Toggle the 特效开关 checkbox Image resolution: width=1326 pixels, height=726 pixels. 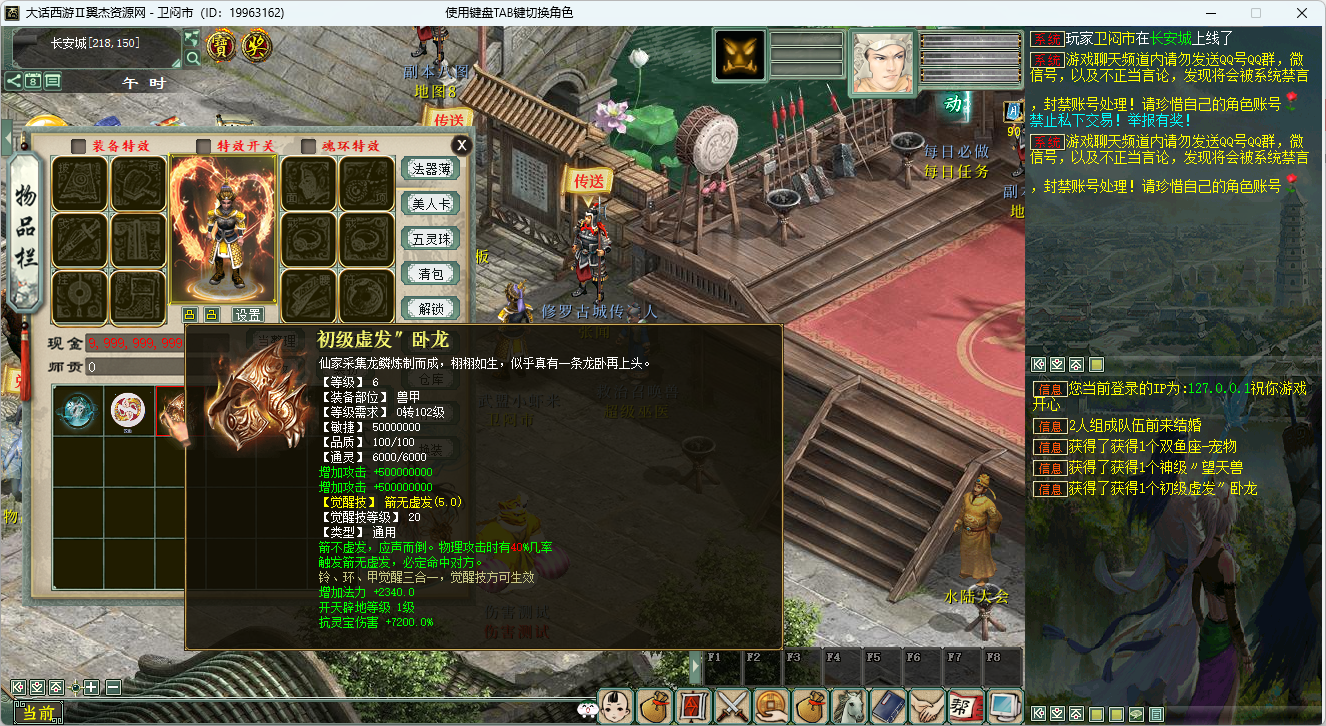[204, 146]
